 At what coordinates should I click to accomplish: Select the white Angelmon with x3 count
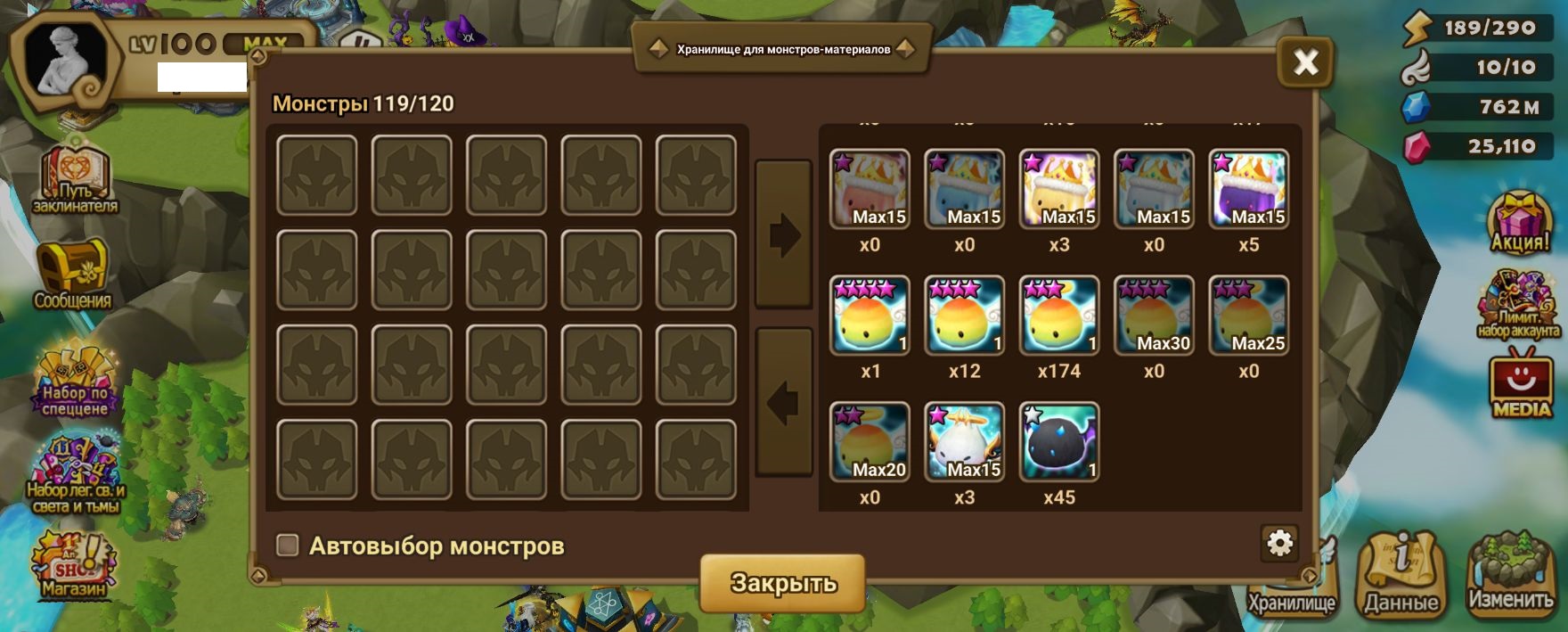[x=964, y=442]
